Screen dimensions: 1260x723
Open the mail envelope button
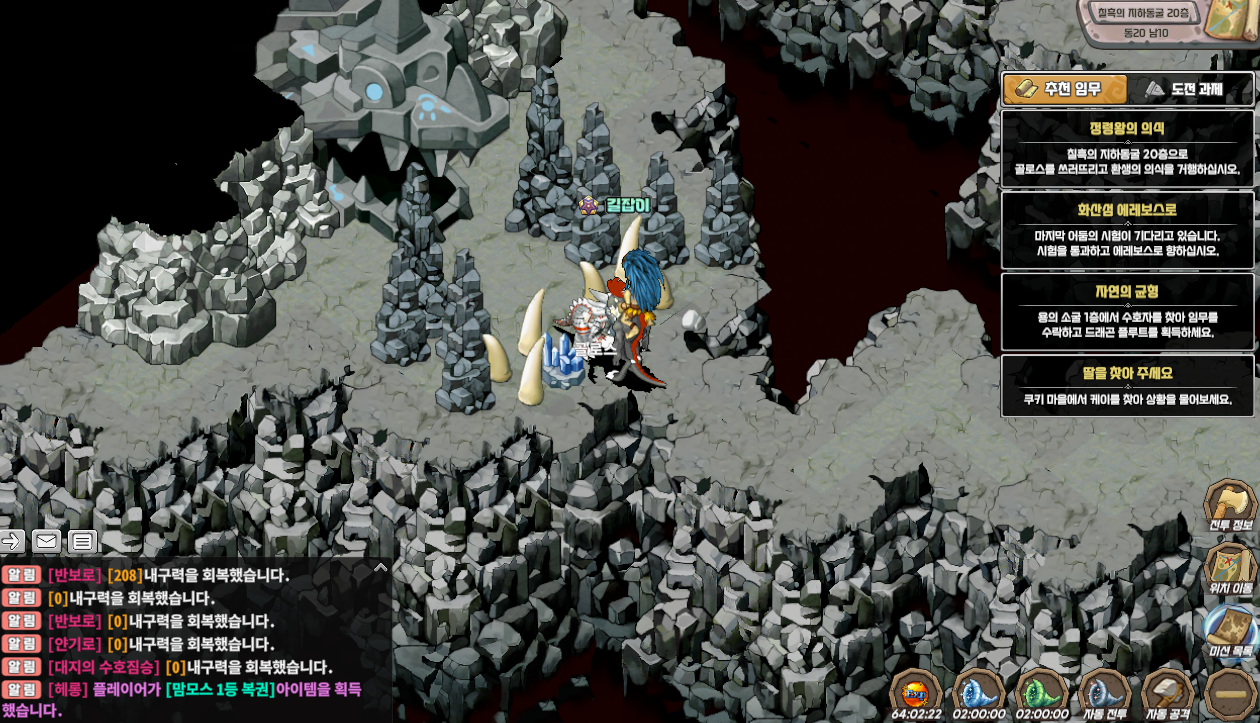(x=47, y=541)
